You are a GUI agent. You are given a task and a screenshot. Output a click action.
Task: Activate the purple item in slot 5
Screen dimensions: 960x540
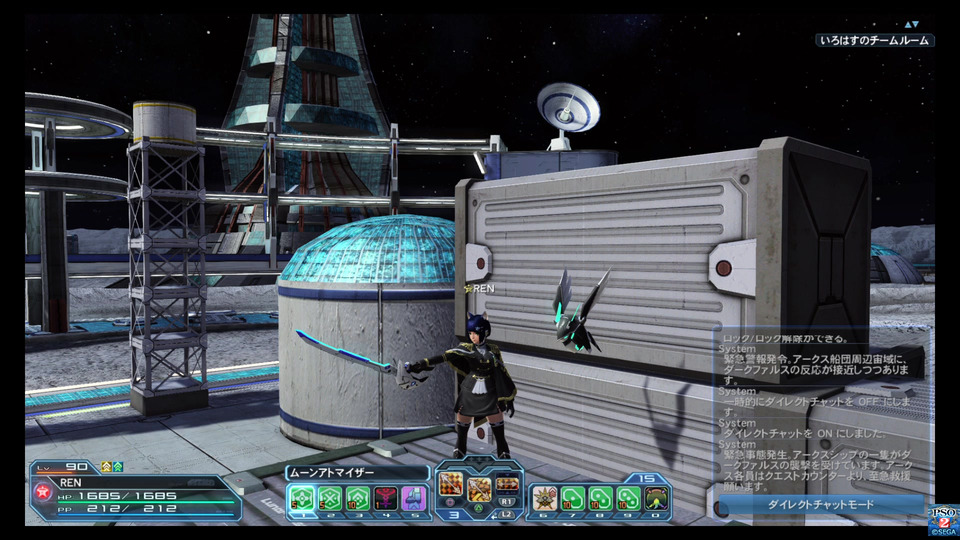(414, 498)
